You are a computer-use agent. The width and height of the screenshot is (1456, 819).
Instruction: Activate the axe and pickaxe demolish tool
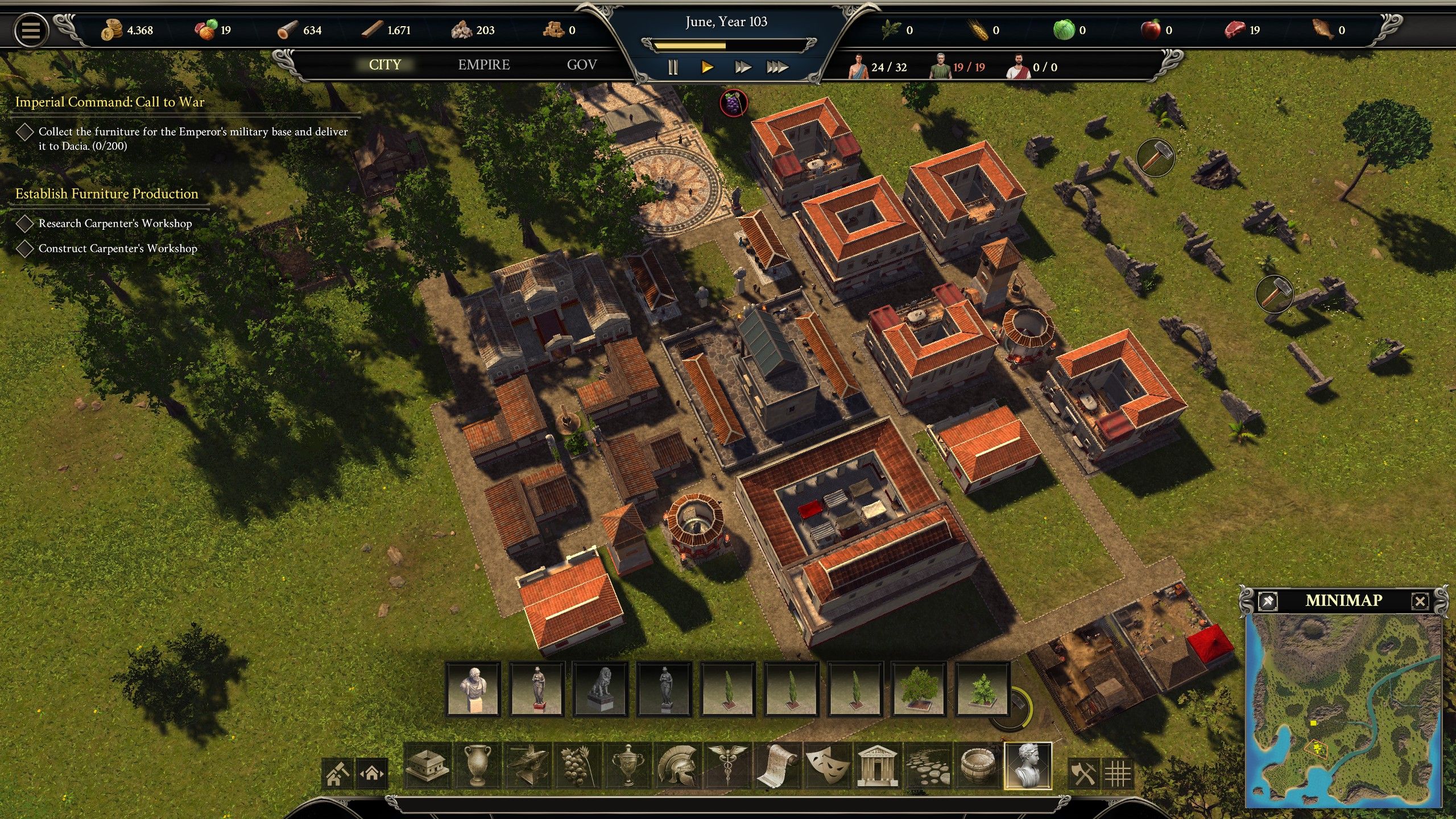coord(1083,773)
